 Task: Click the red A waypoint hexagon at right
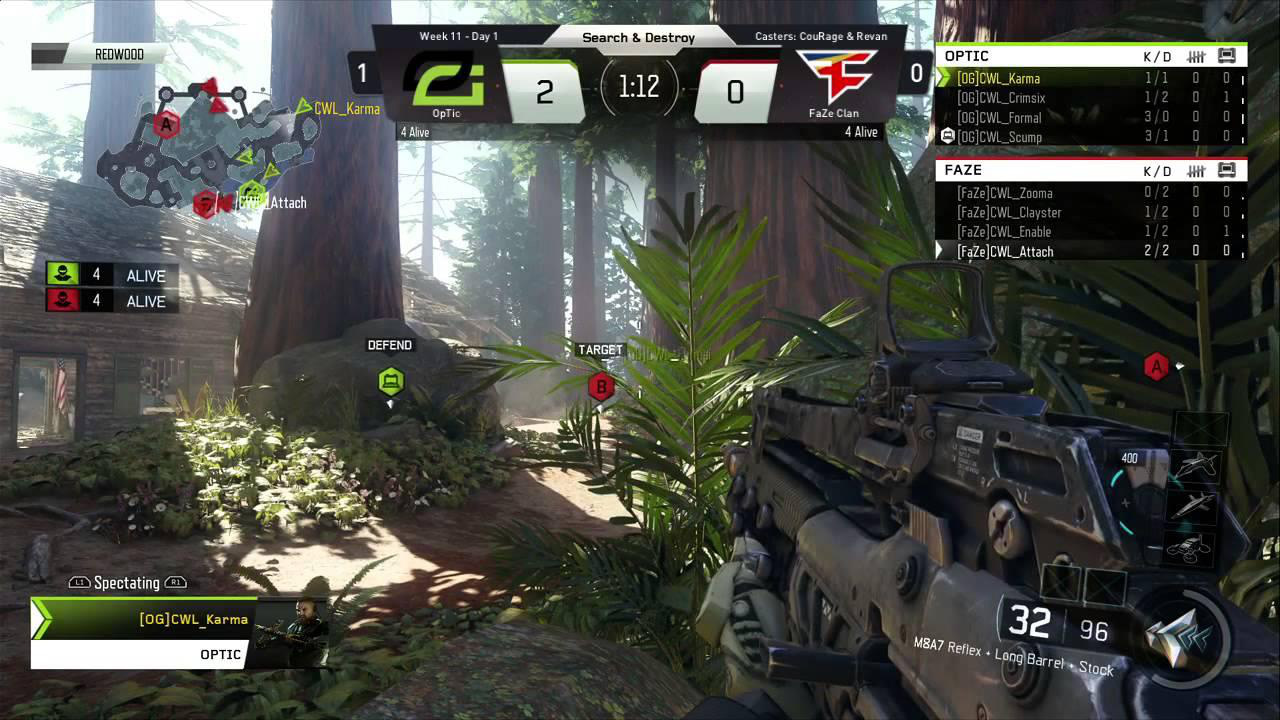[1156, 367]
